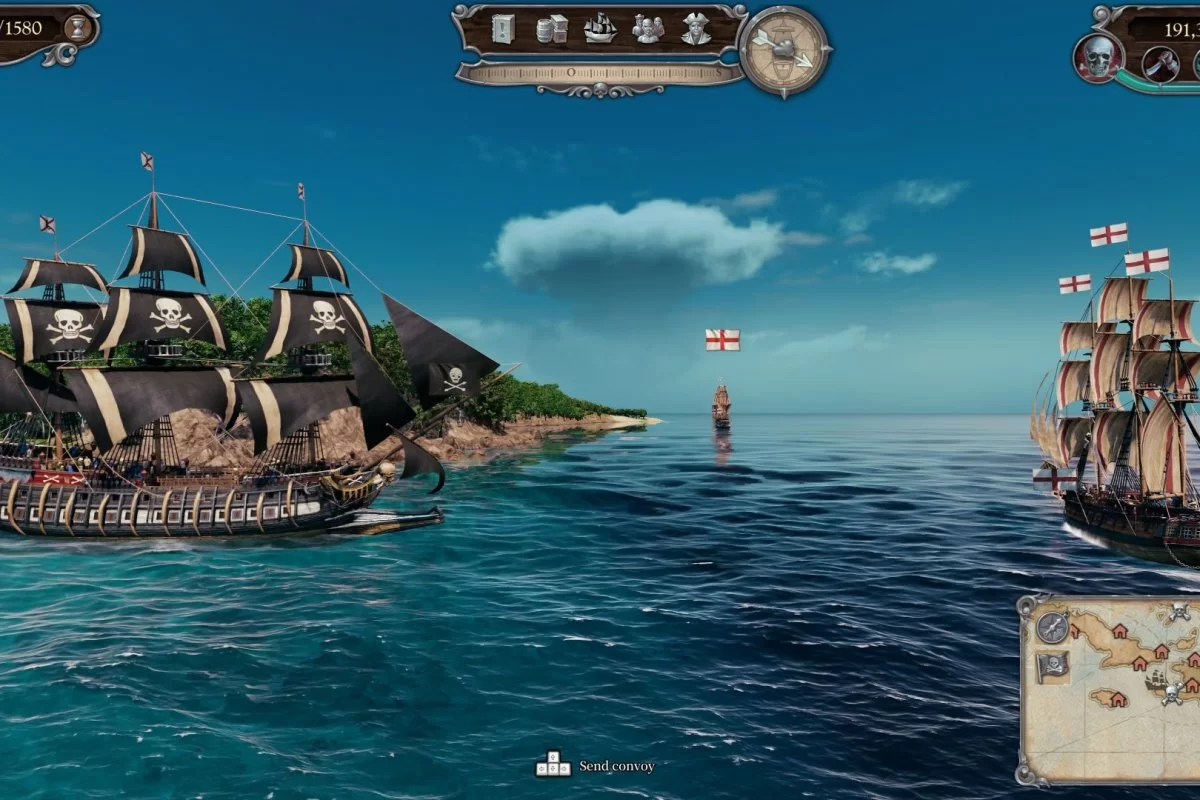Open the barrels and crates cargo menu
1200x800 pixels.
point(552,28)
